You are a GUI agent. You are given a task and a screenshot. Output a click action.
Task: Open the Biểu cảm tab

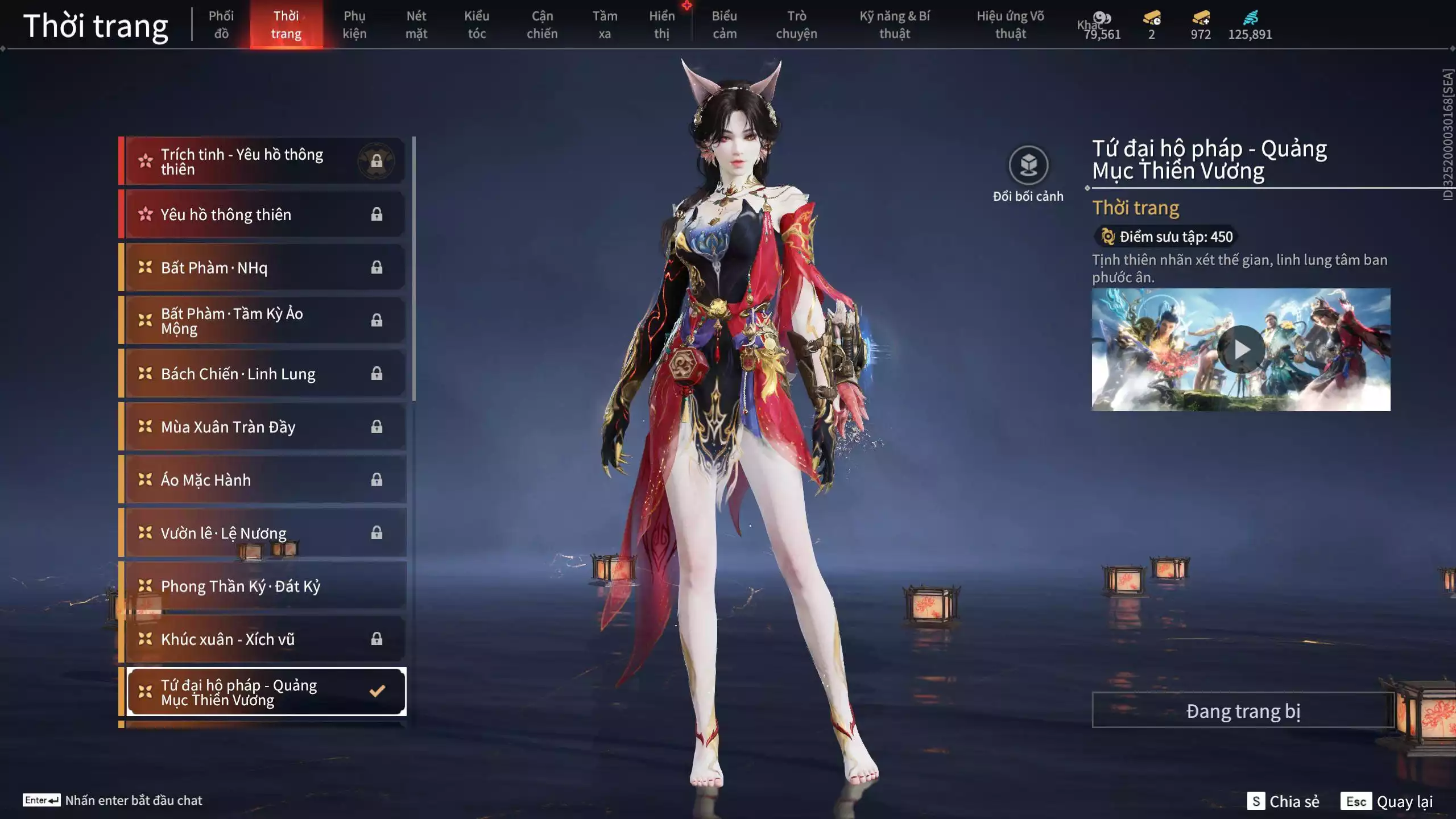[724, 24]
